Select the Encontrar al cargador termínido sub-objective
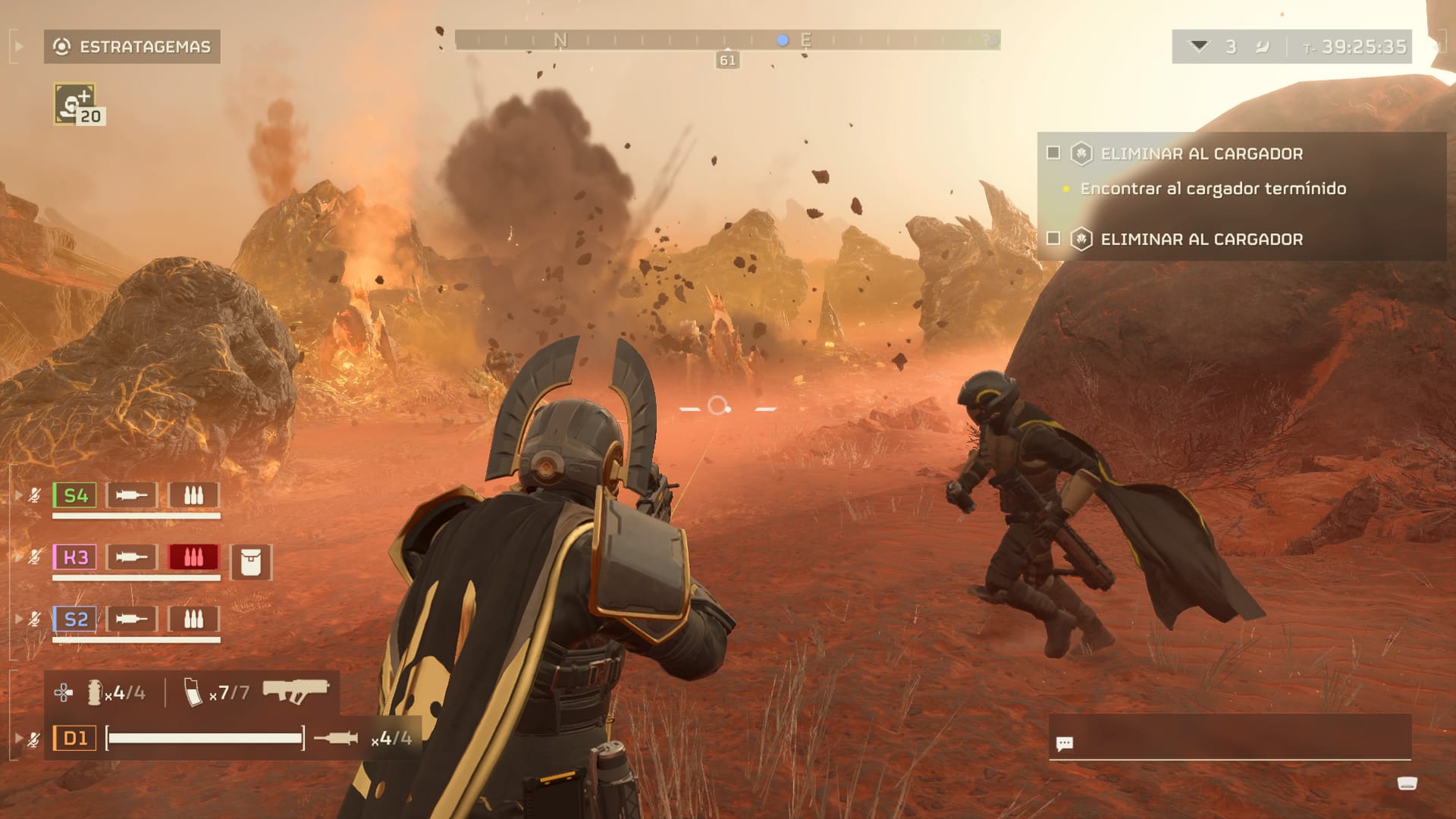 [x=1213, y=189]
